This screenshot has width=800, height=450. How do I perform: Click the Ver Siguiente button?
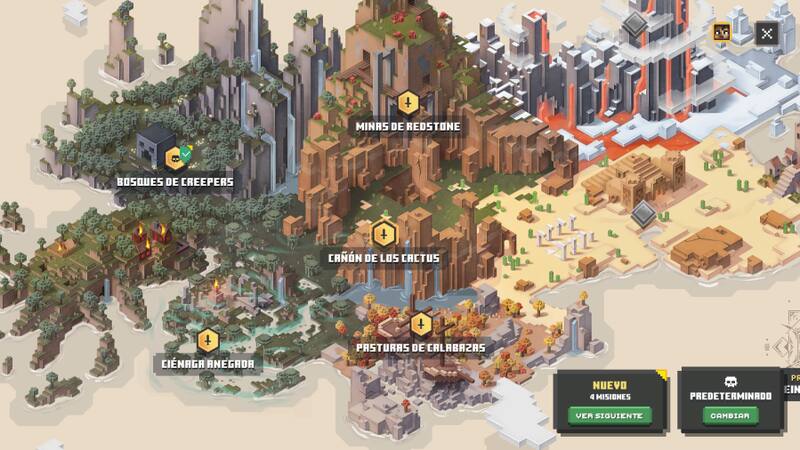(610, 415)
